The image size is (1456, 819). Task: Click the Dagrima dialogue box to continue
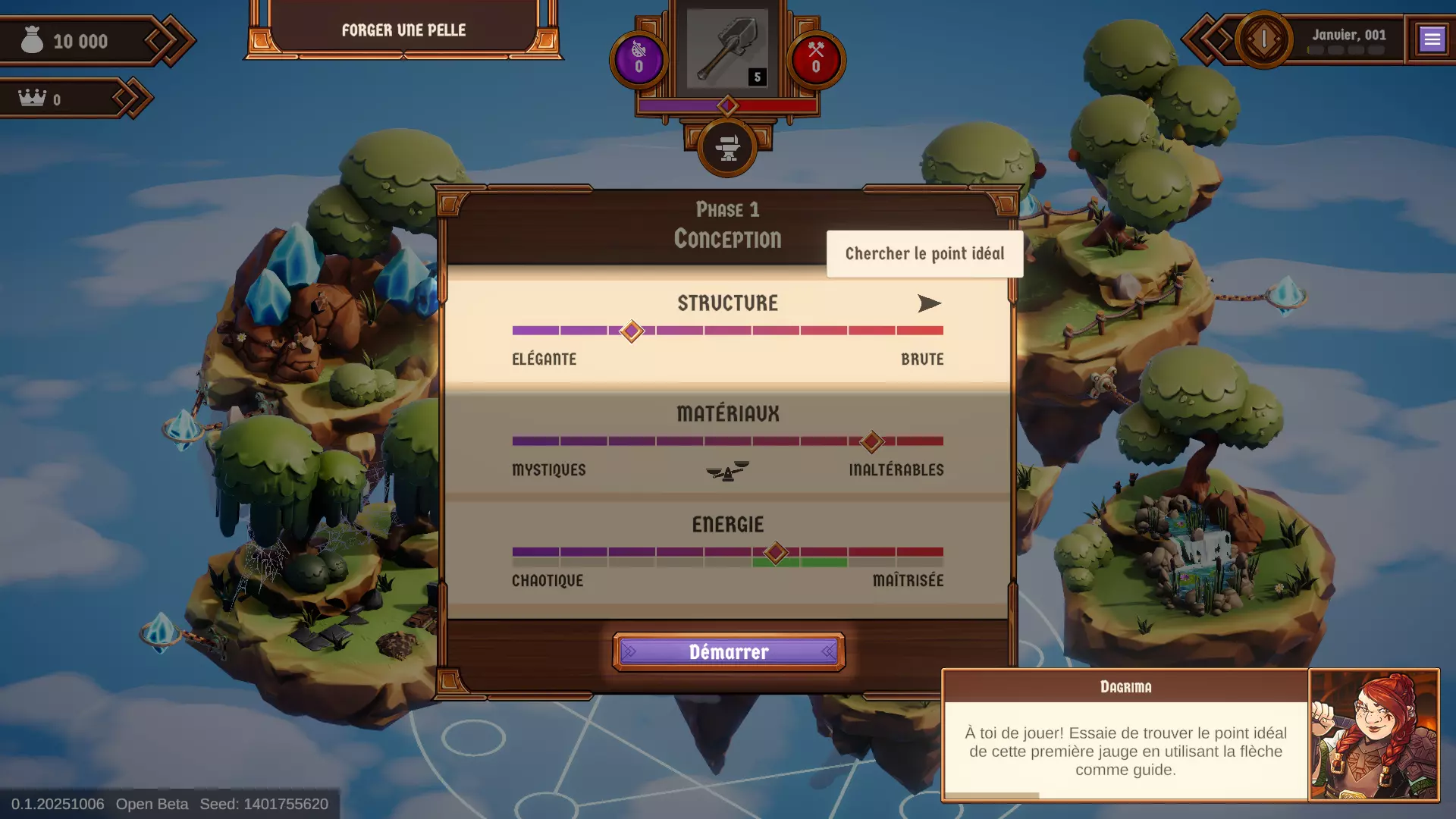click(1125, 749)
